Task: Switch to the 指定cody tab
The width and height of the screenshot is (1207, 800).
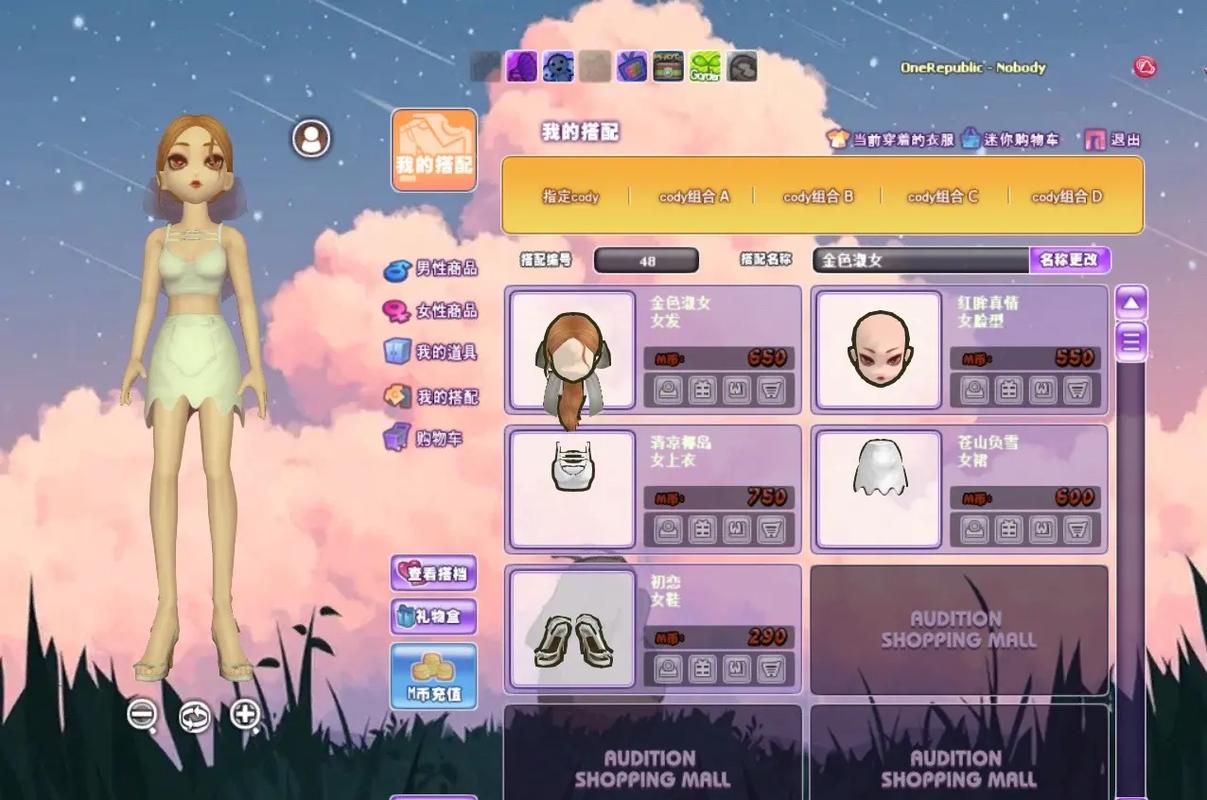Action: pos(570,197)
